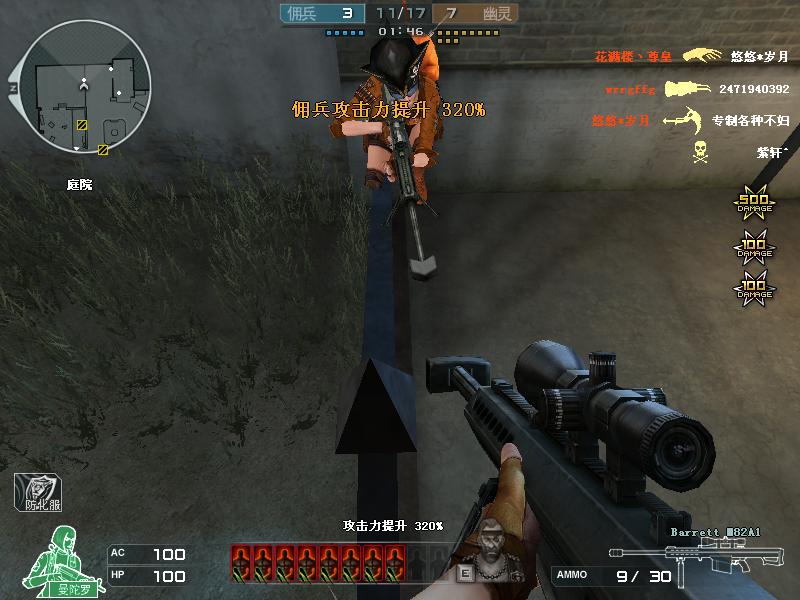The height and width of the screenshot is (600, 800).
Task: Click the skull and crossbones kill icon
Action: click(700, 152)
